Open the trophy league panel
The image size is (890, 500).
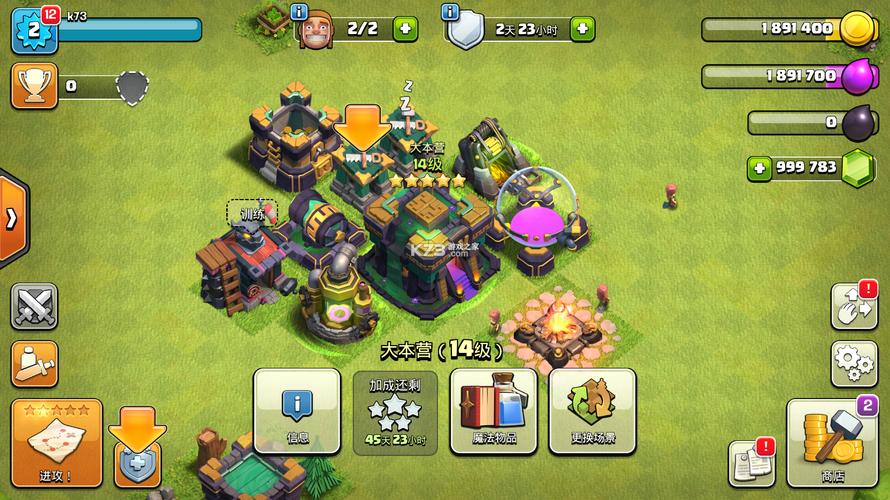point(32,86)
